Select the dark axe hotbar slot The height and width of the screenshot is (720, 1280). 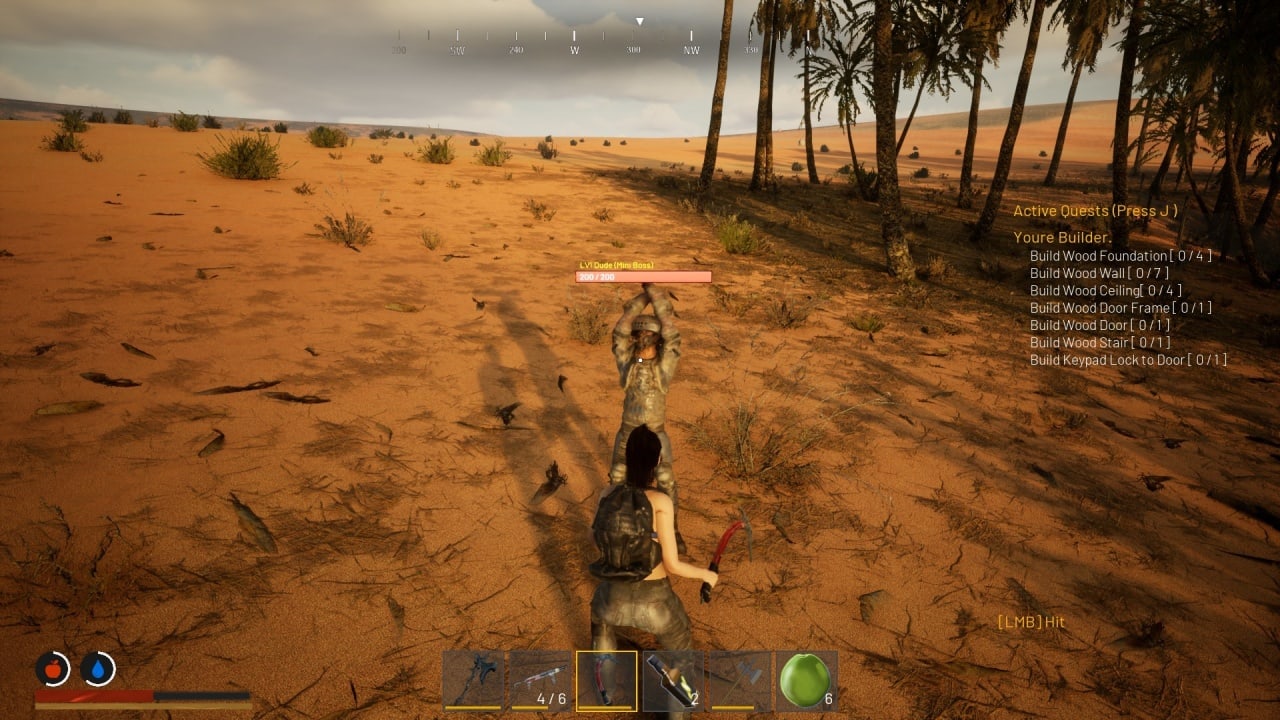pyautogui.click(x=473, y=681)
